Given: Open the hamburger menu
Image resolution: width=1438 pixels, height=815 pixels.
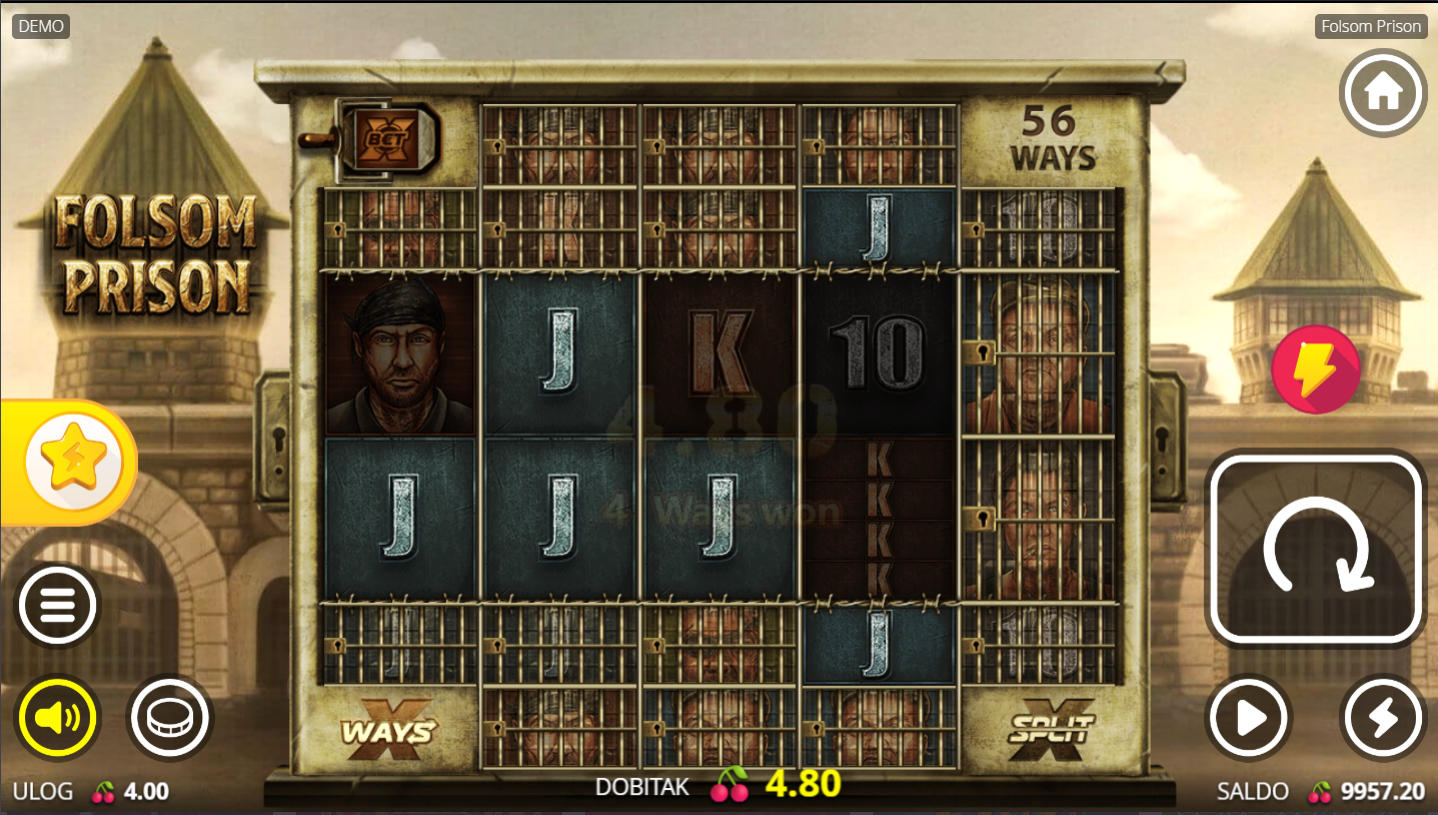Looking at the screenshot, I should (x=57, y=606).
